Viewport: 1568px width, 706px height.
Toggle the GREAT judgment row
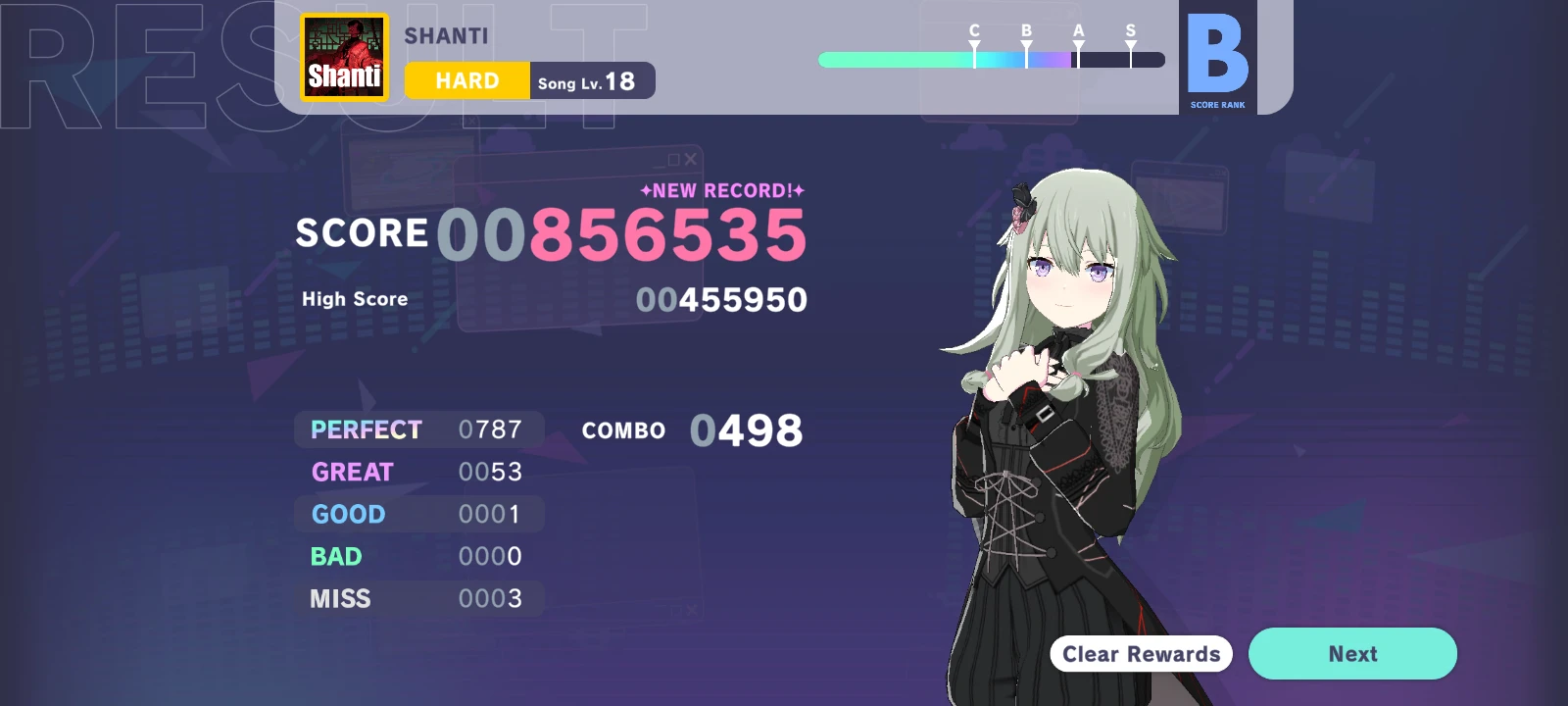click(418, 472)
